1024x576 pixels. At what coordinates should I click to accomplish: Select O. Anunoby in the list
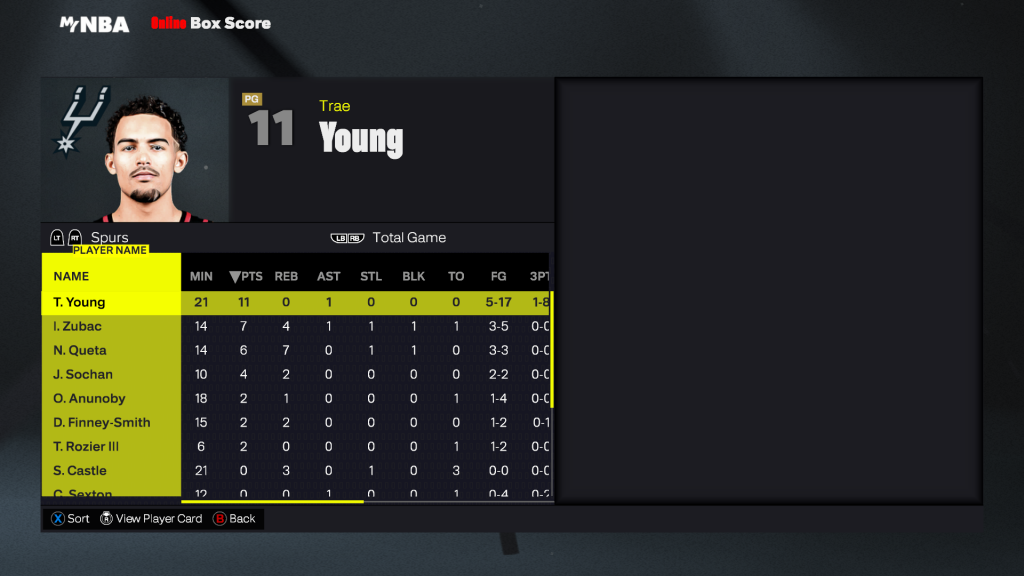point(89,398)
